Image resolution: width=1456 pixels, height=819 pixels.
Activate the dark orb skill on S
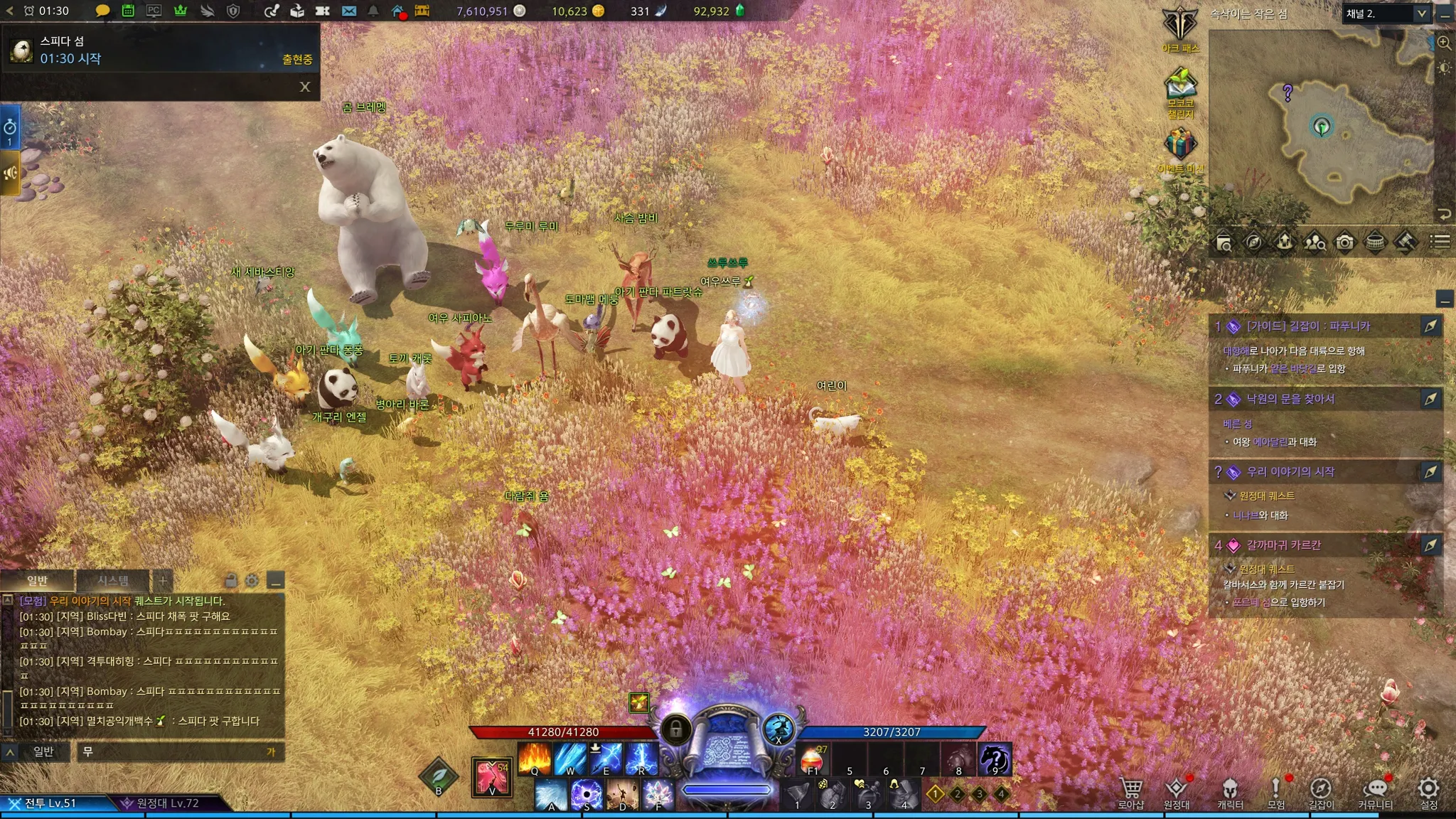[x=587, y=794]
